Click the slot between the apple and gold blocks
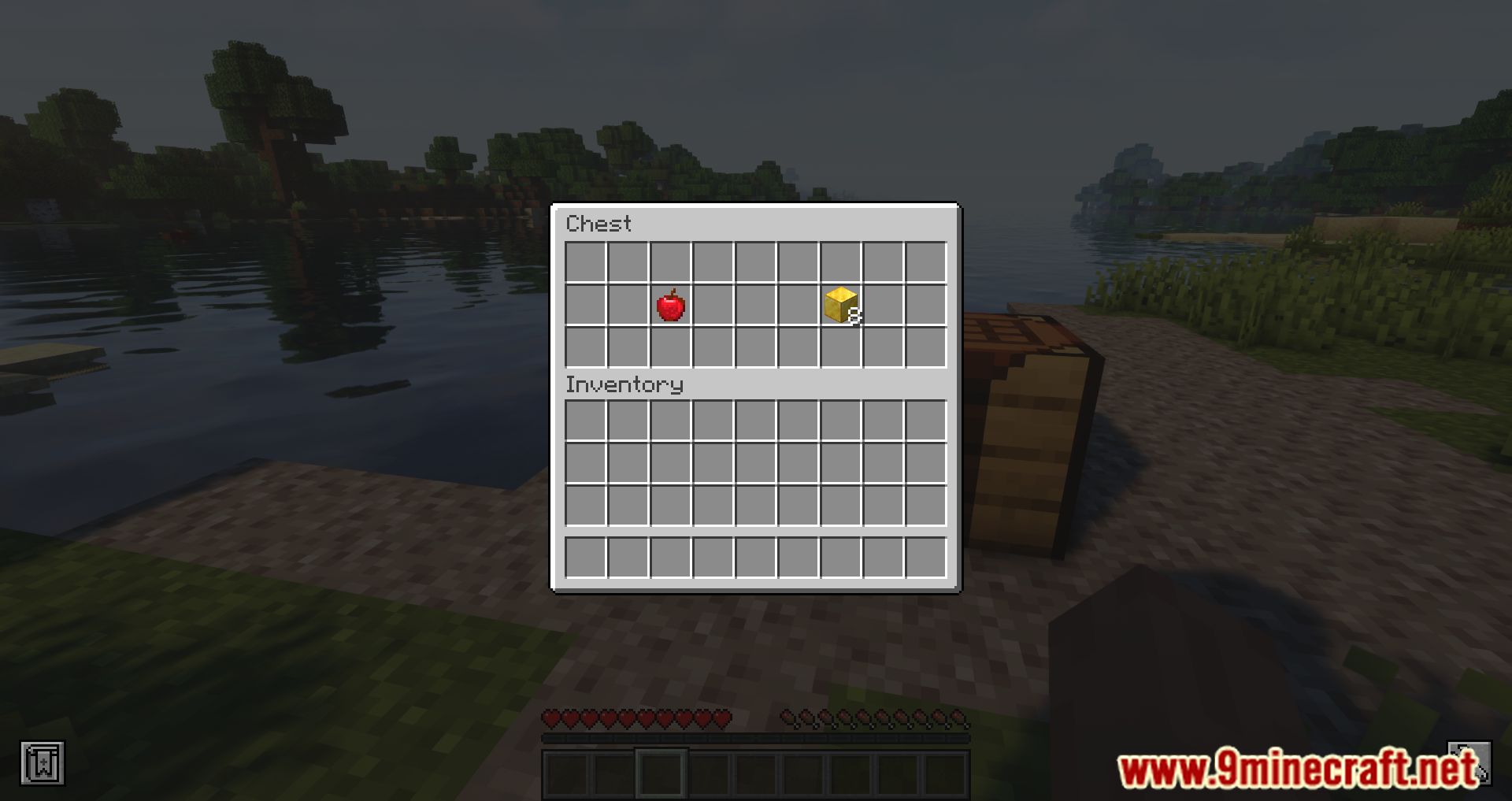The image size is (1512, 801). (x=755, y=306)
